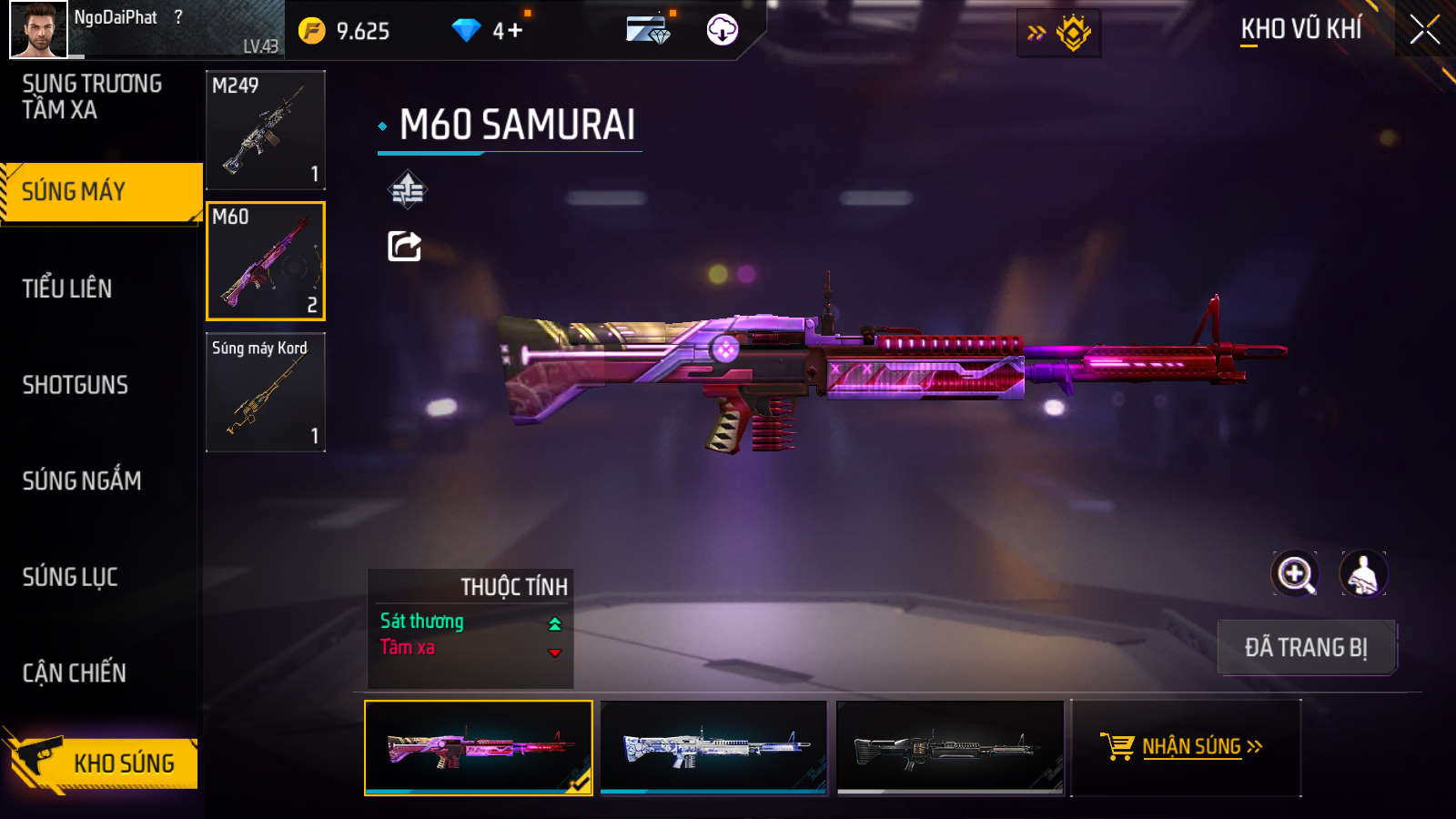Share the M60 Samurai skin
The width and height of the screenshot is (1456, 819).
[x=405, y=246]
